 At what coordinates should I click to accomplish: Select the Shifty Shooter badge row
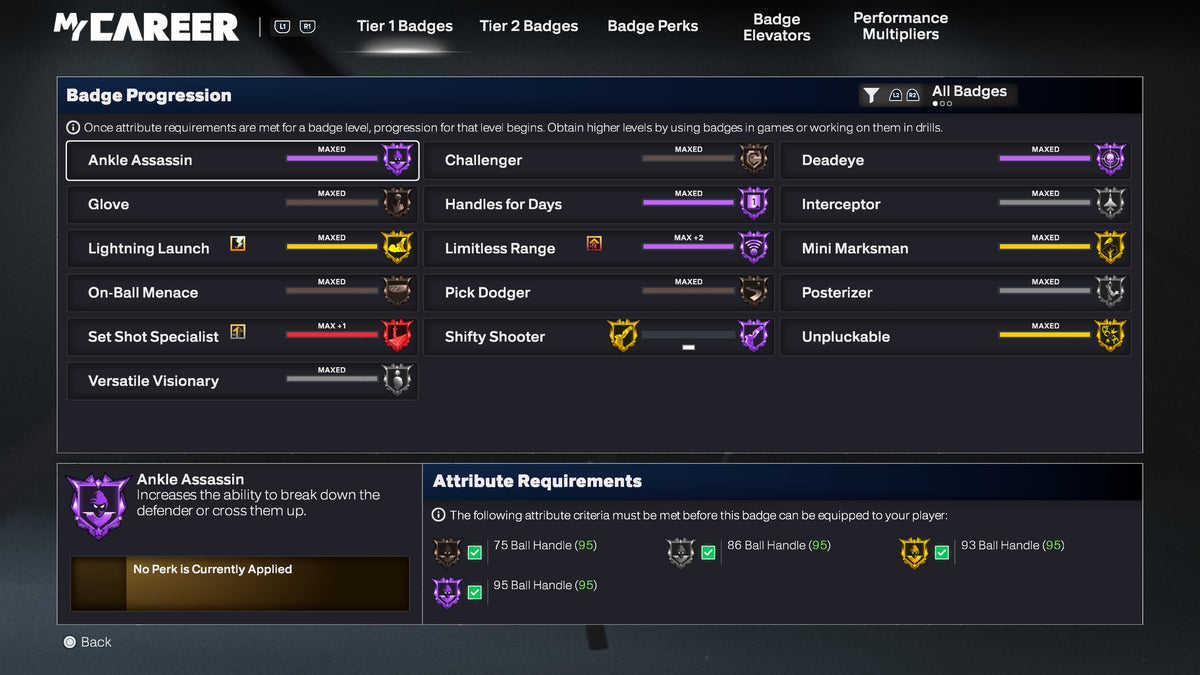point(598,336)
